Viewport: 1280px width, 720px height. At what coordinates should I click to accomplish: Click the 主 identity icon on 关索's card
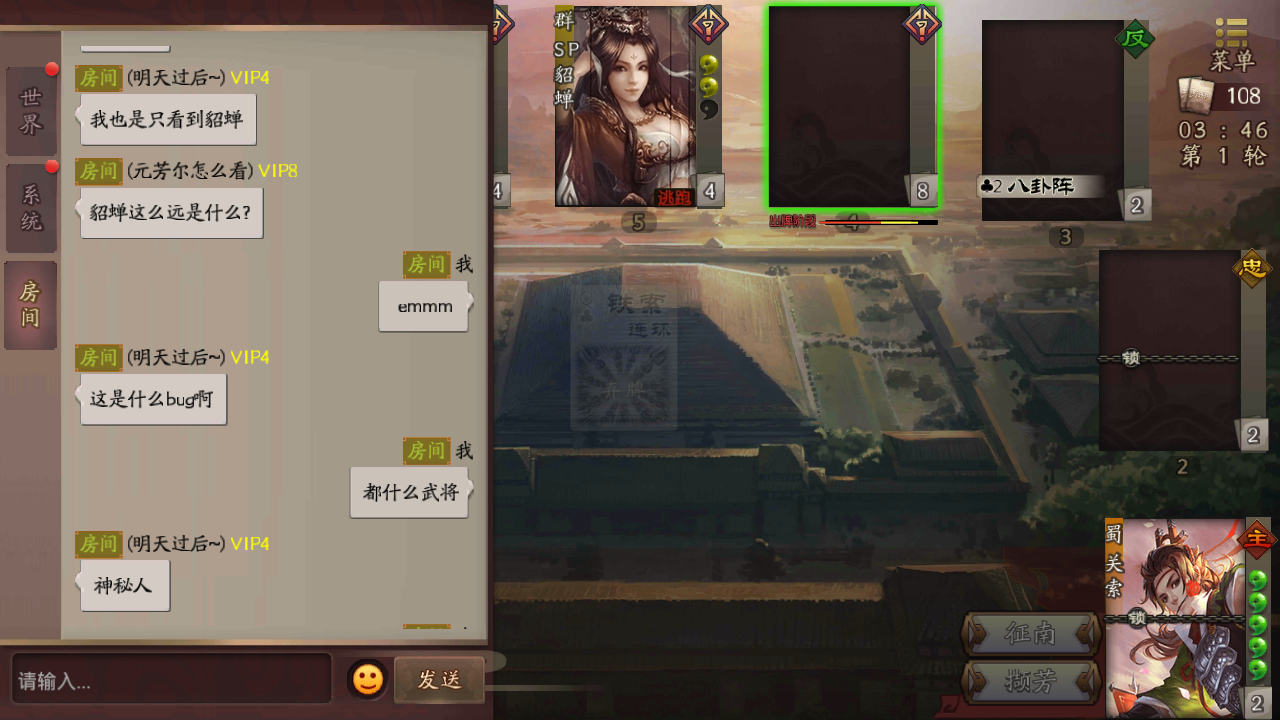1253,538
